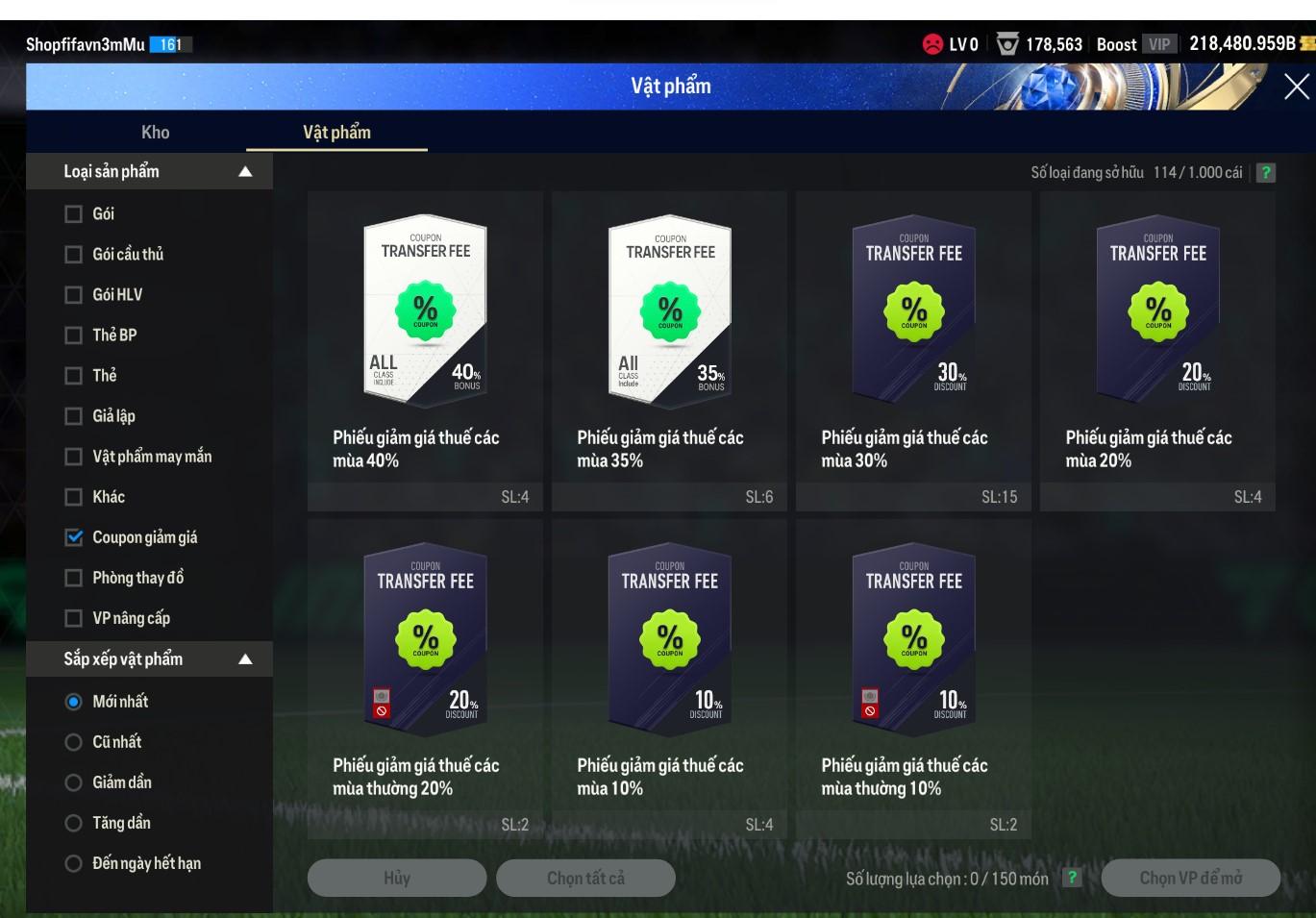Enable the VP nâng cấp filter
The image size is (1316, 918).
point(73,618)
